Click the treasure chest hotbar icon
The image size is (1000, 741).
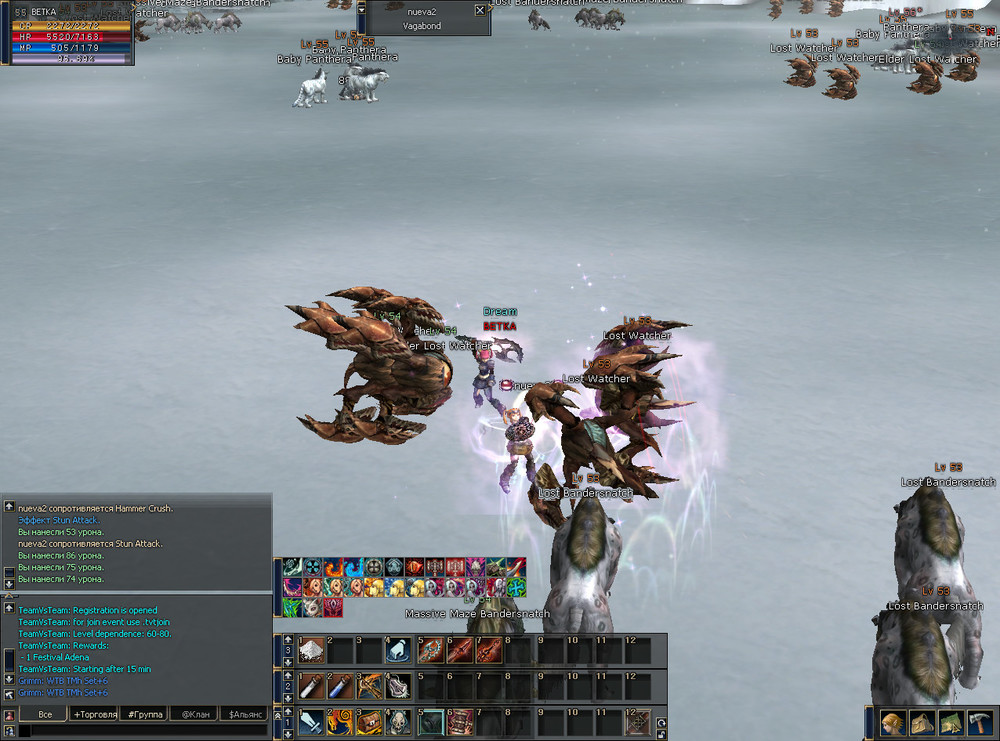tap(370, 721)
